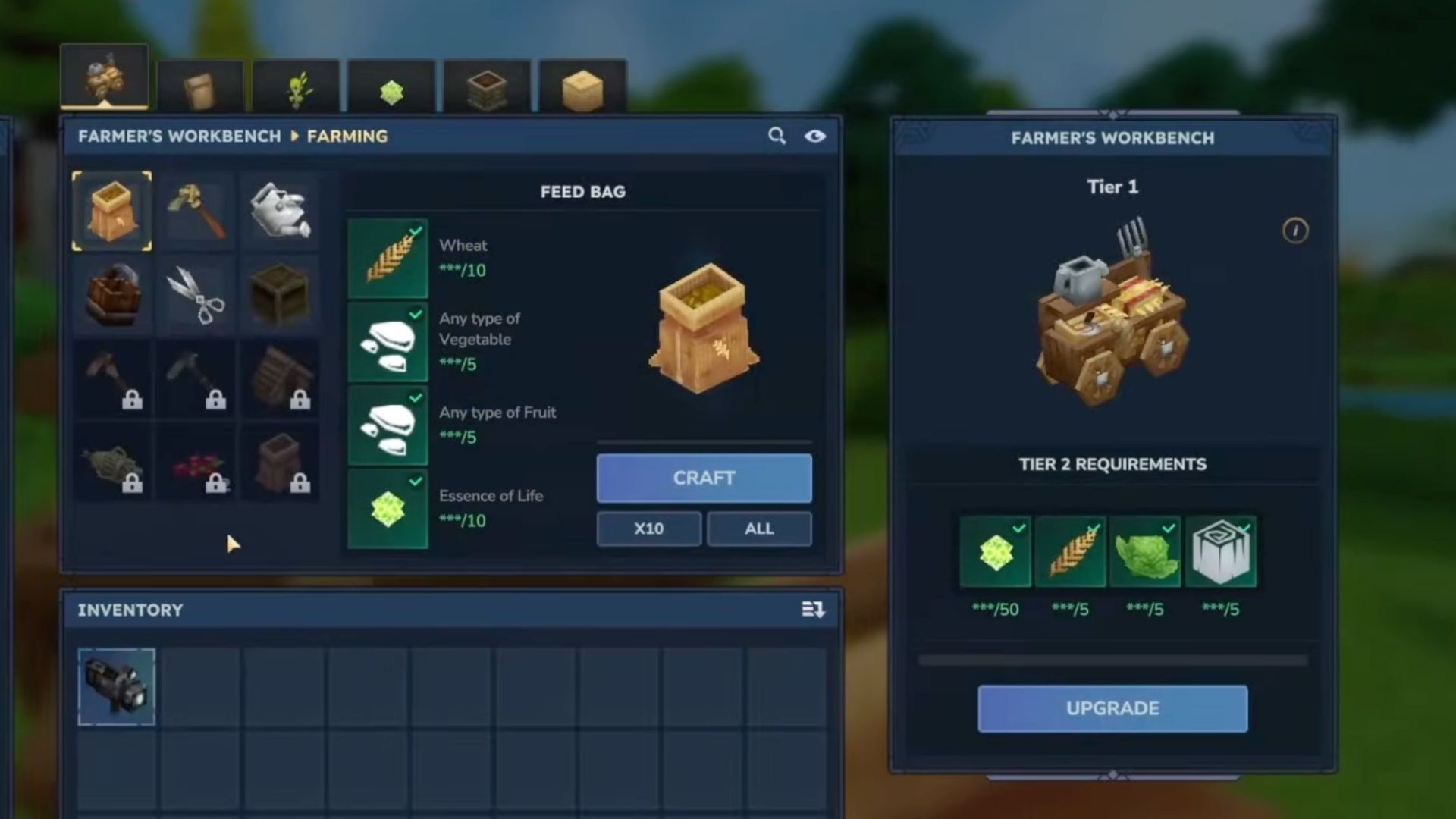Select the shears crafting recipe
Image resolution: width=1456 pixels, height=819 pixels.
pyautogui.click(x=196, y=294)
